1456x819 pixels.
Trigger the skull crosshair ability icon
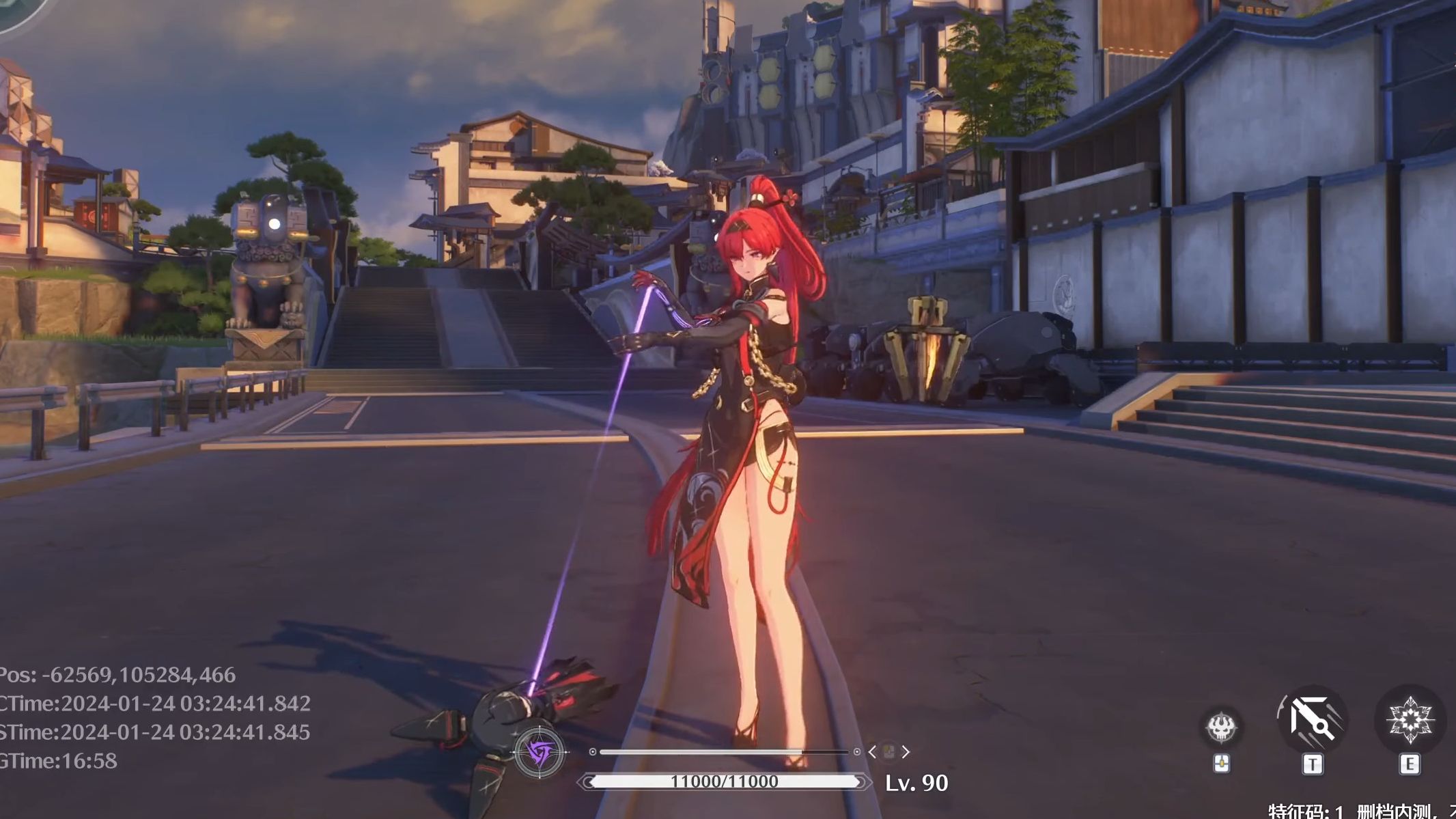click(x=1221, y=726)
